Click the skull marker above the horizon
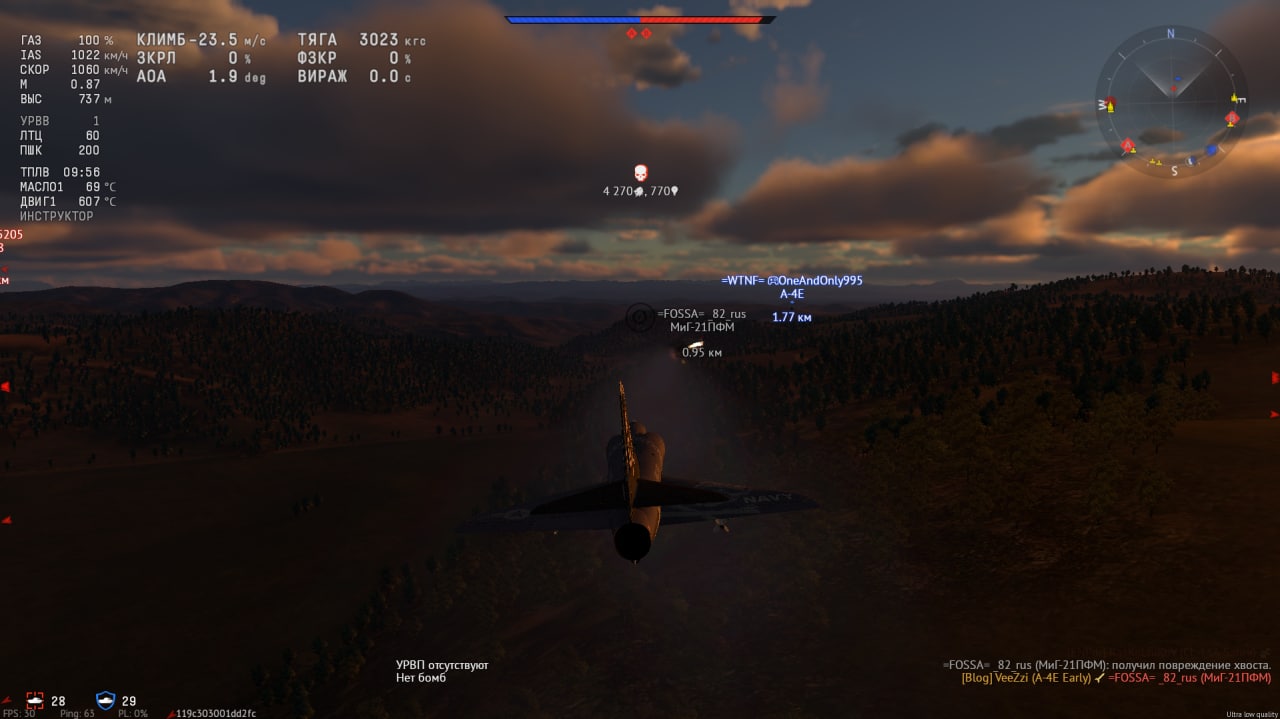Screen dimensions: 1280x719 click(x=640, y=173)
